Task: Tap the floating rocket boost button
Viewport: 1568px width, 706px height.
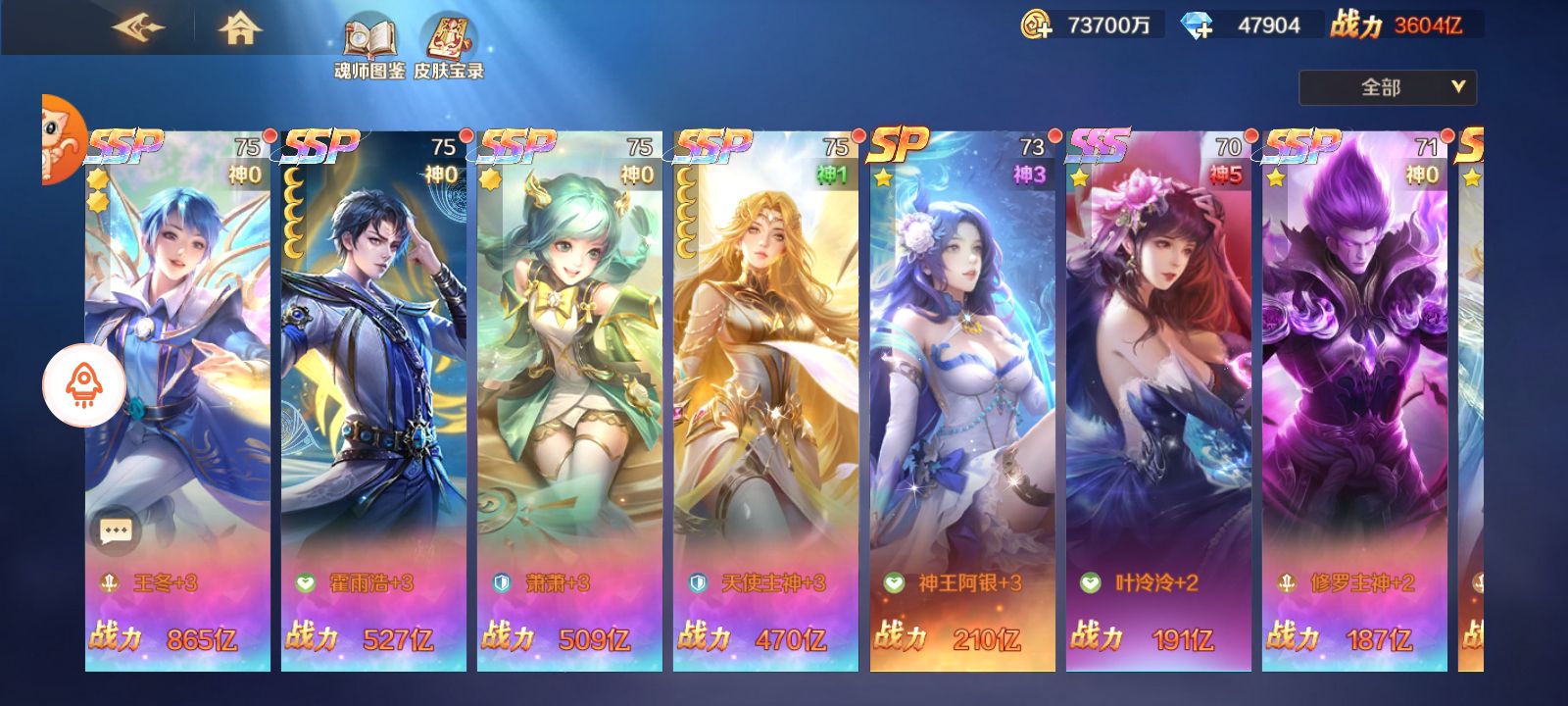Action: 84,386
